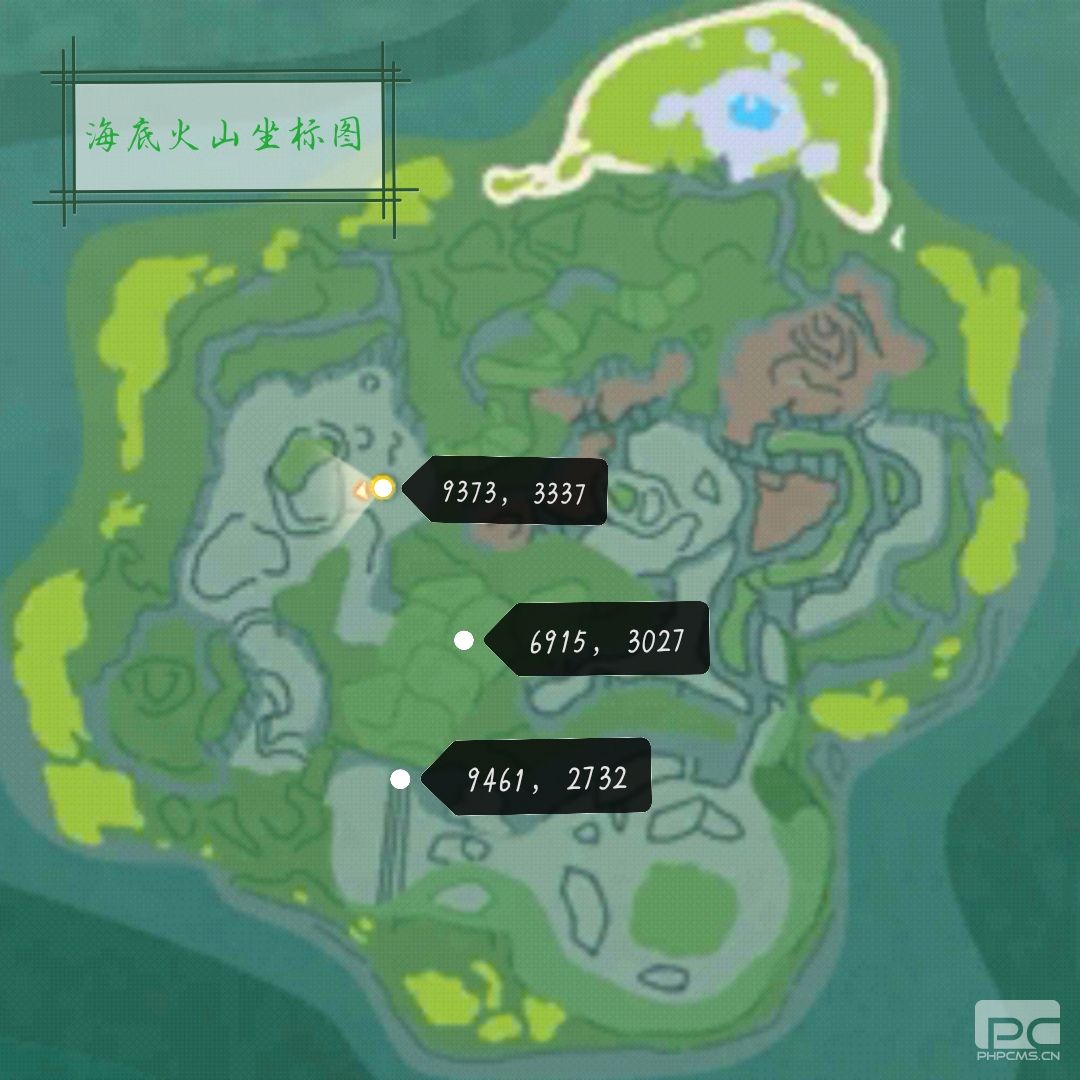The height and width of the screenshot is (1080, 1080).
Task: Choose the white map marker beside 9461, 2732
Action: click(x=400, y=780)
